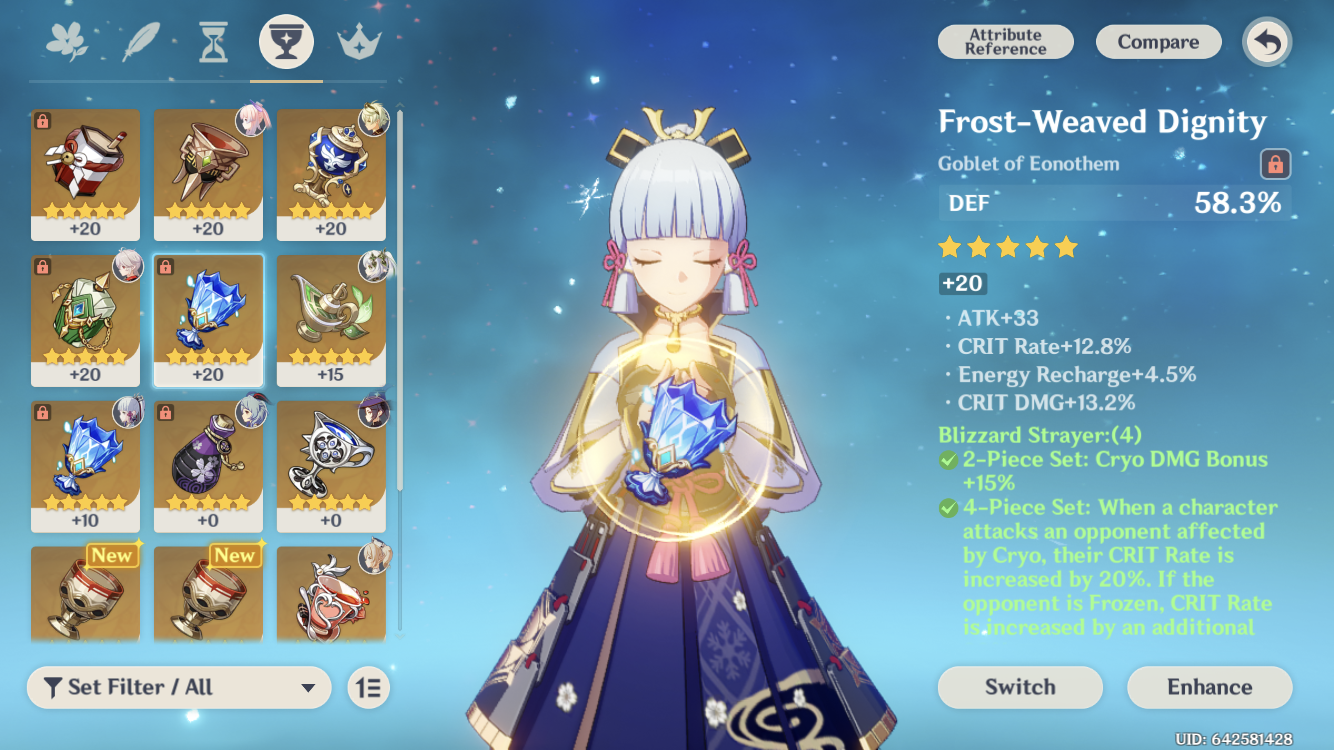Open the Set Filter / All dropdown

180,687
